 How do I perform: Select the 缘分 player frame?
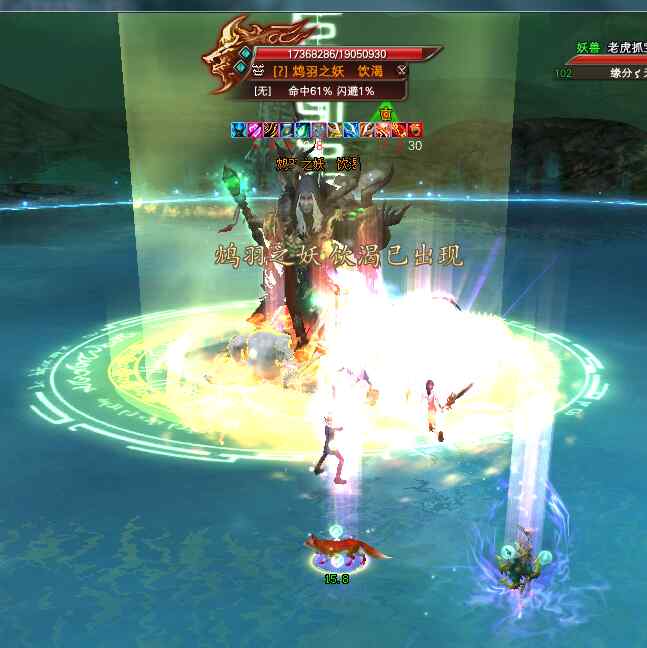[x=611, y=72]
